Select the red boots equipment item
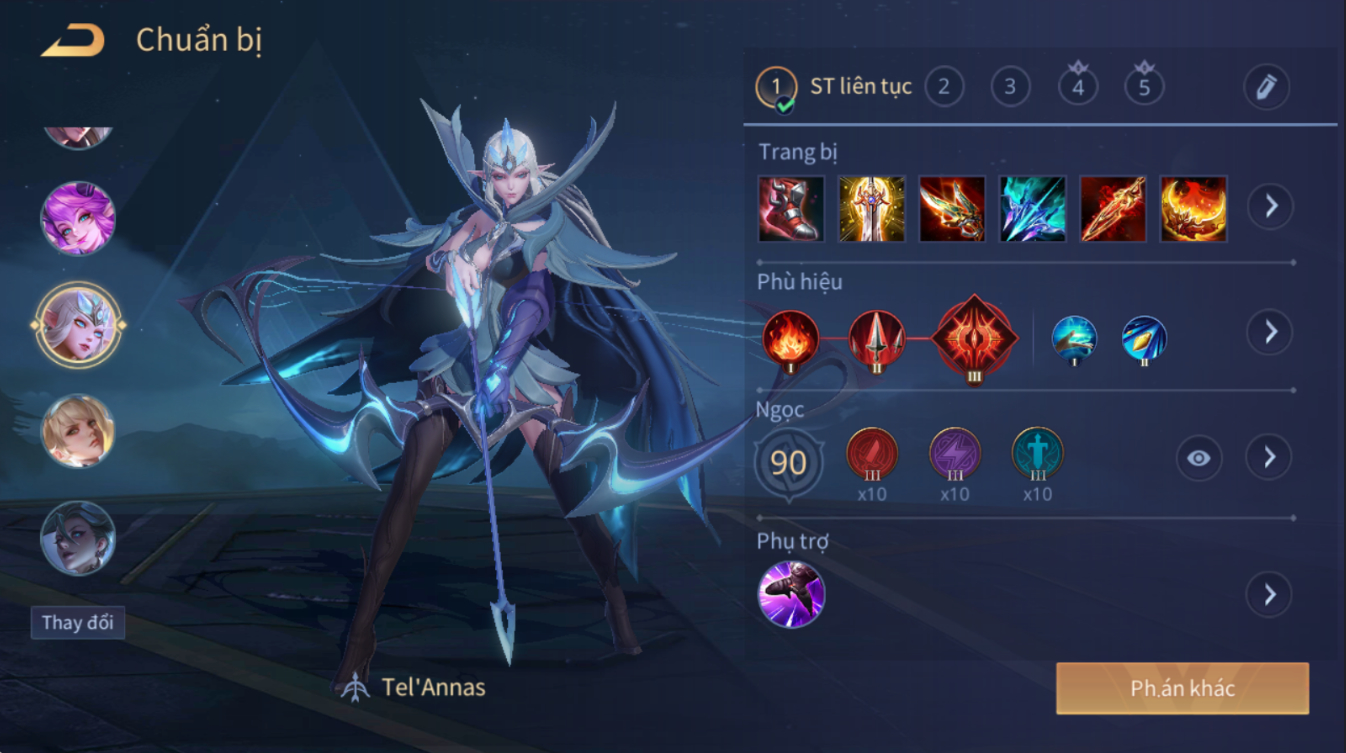The height and width of the screenshot is (753, 1346). tap(791, 208)
